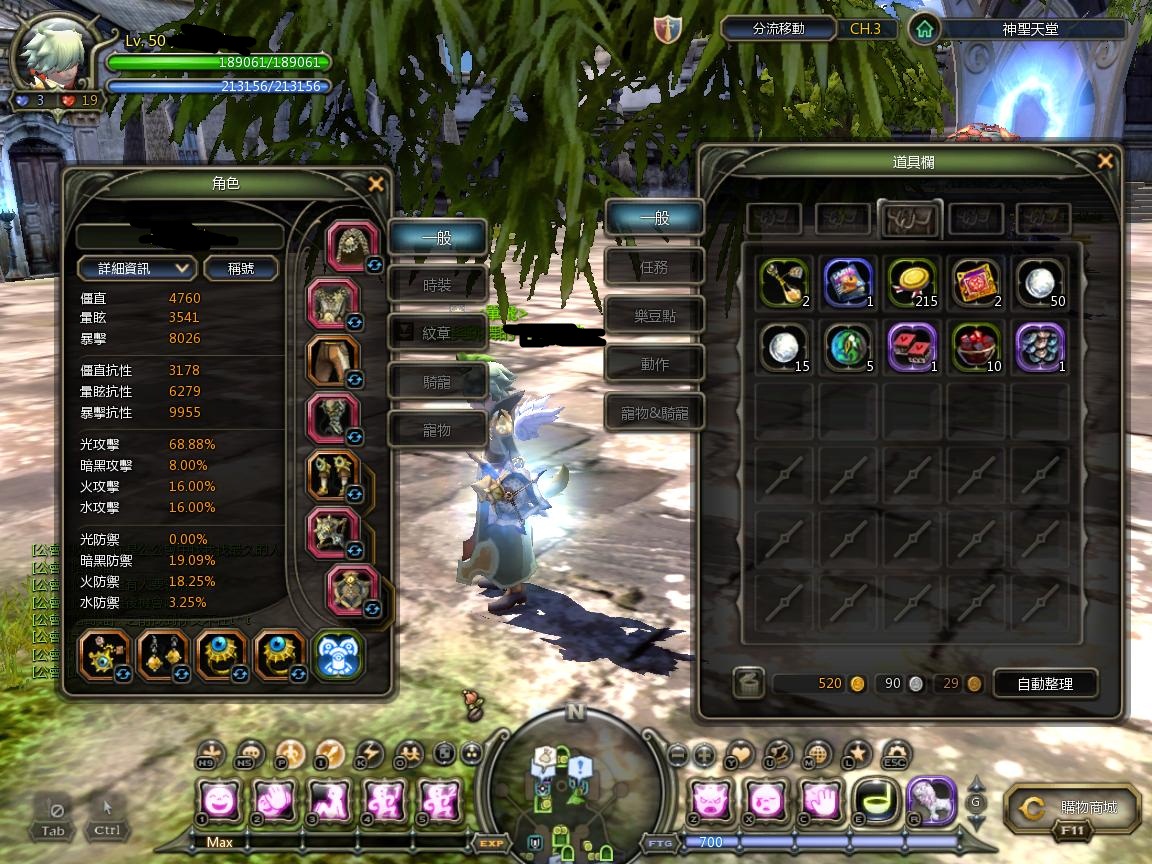Image resolution: width=1152 pixels, height=864 pixels.
Task: Click the 自動整理 auto-sort button
Action: coord(1045,684)
